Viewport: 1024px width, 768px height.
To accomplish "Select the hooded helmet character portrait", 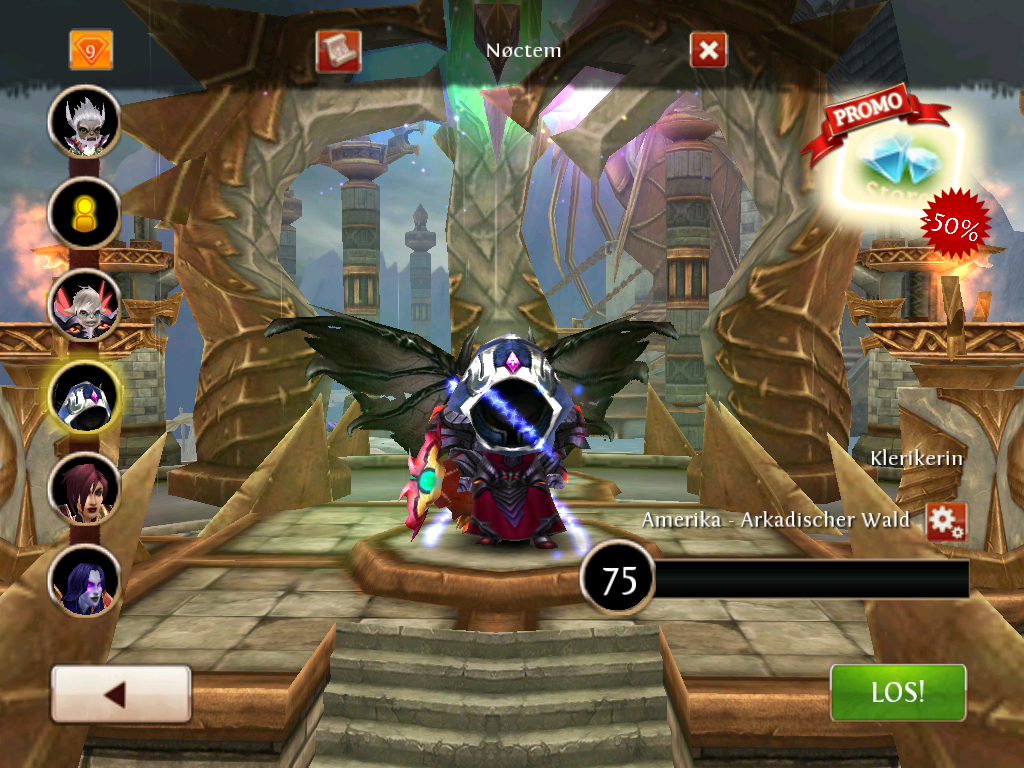I will [x=85, y=396].
